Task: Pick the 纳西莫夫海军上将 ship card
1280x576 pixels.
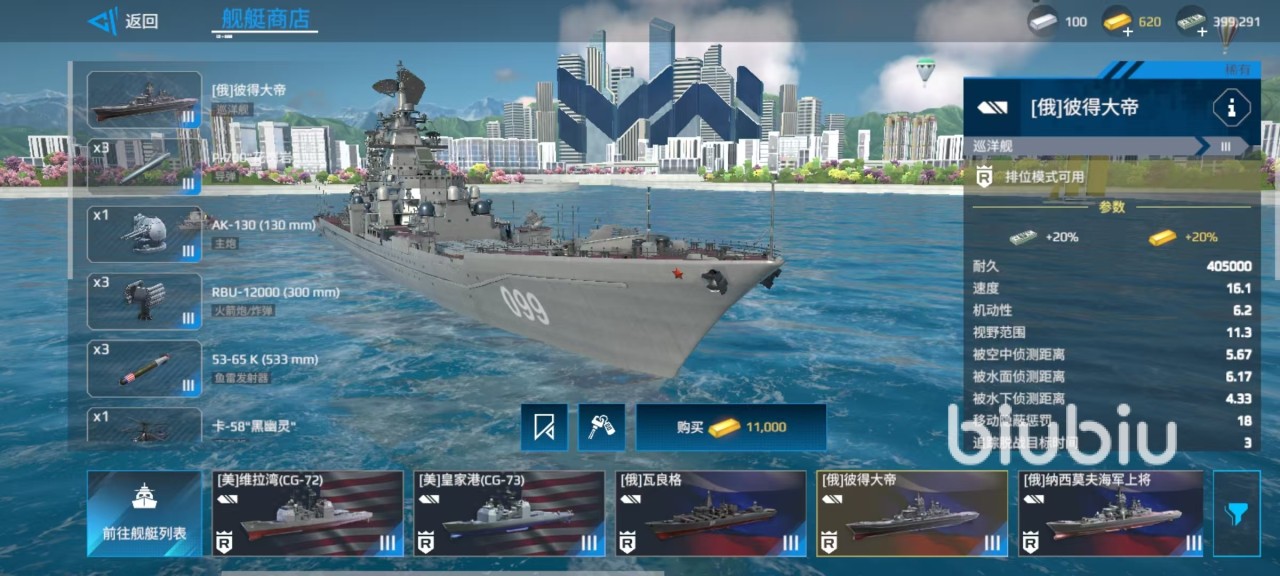Action: tap(1111, 514)
